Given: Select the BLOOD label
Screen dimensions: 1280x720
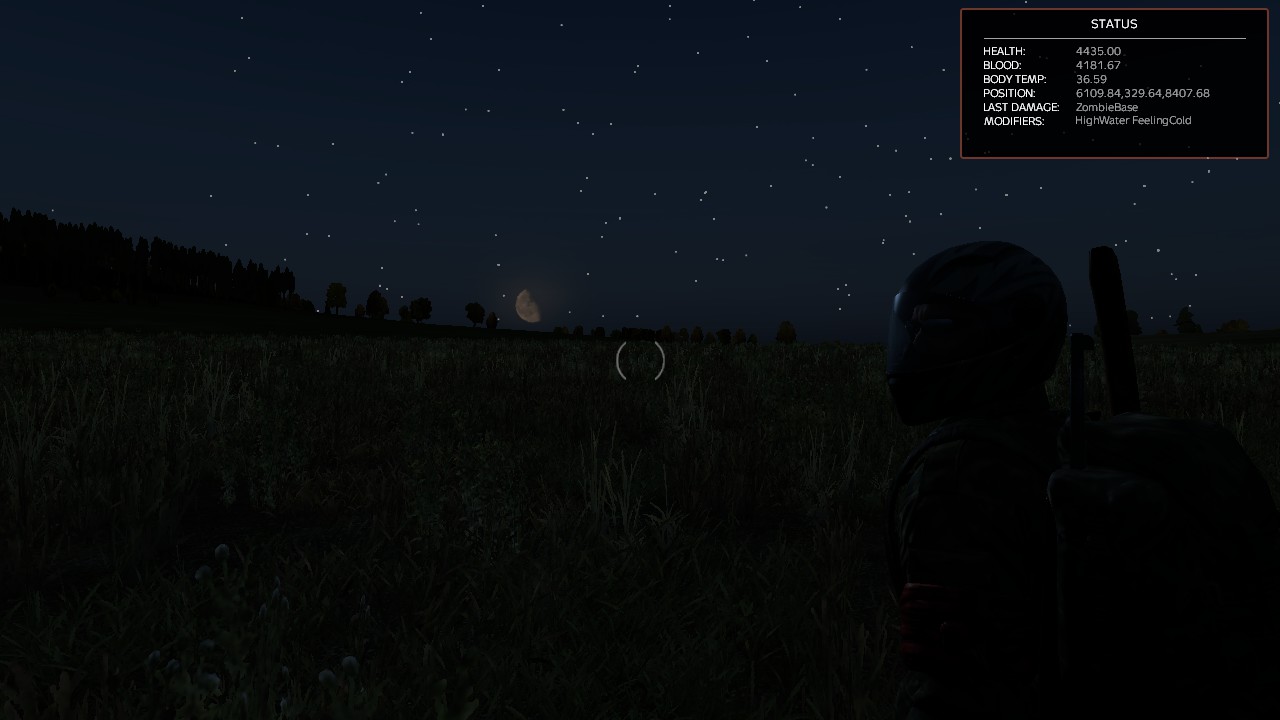Looking at the screenshot, I should [1000, 65].
